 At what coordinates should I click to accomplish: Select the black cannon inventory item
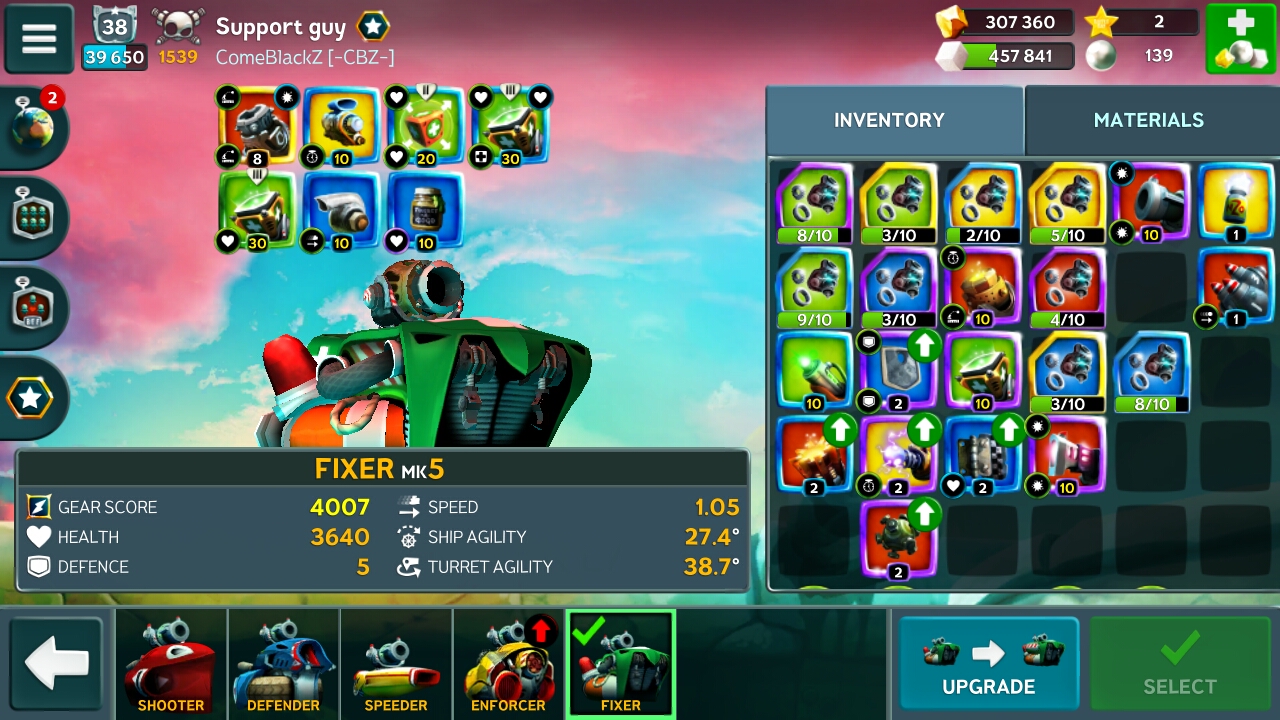pos(1152,203)
